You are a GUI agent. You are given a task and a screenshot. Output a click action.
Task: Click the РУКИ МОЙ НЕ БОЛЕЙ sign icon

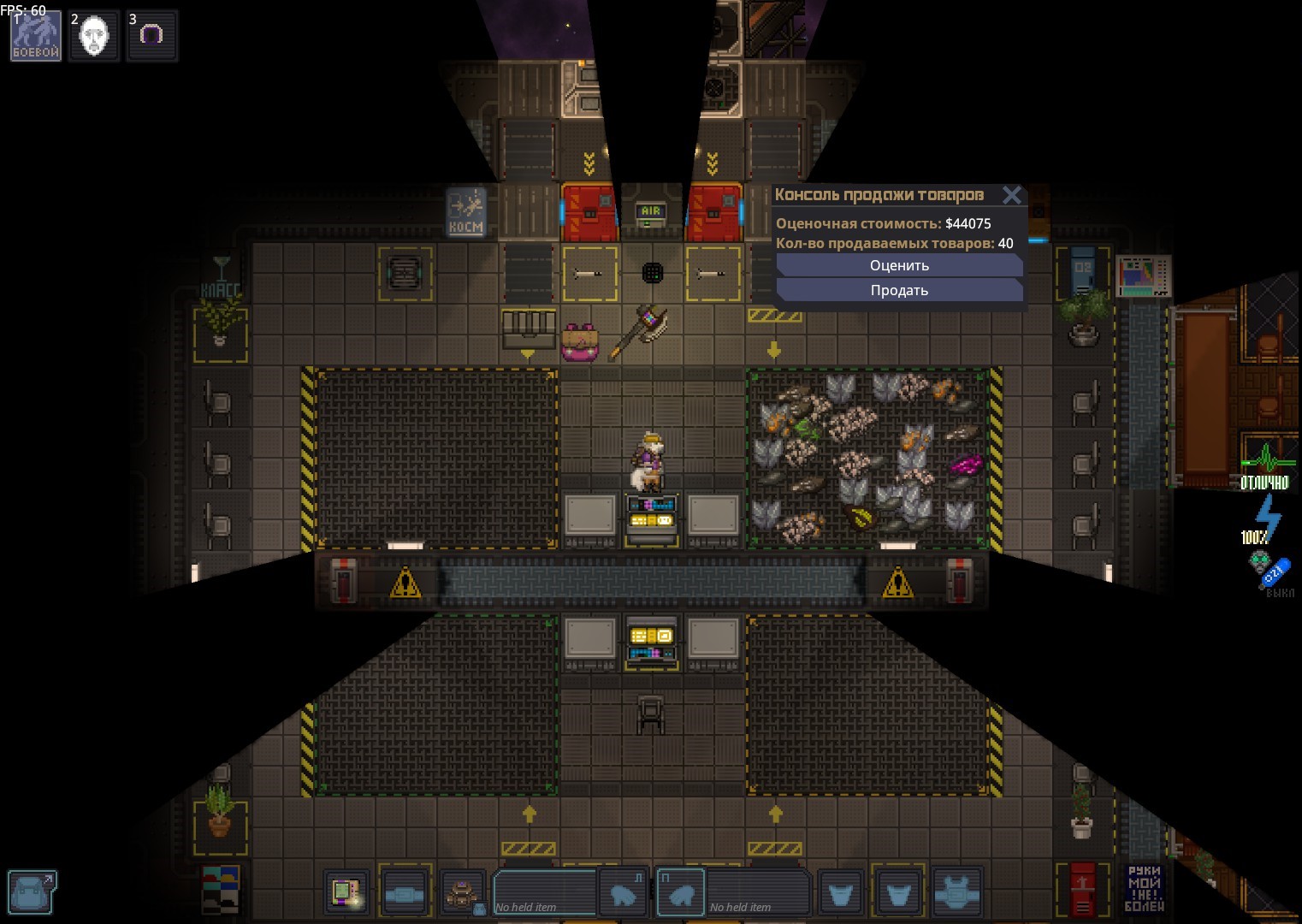coord(1144,888)
